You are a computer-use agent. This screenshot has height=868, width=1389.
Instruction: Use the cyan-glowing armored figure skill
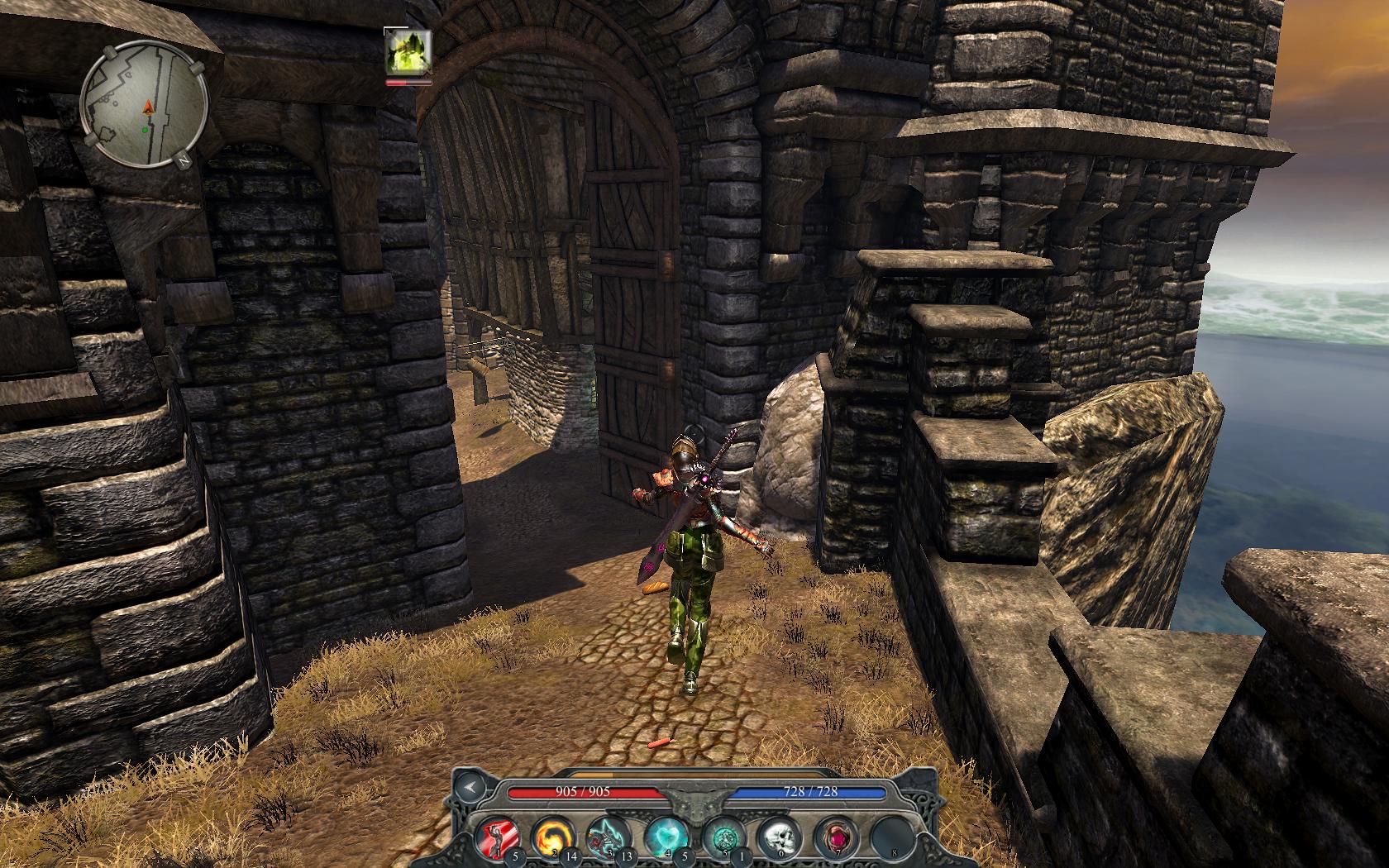[608, 837]
